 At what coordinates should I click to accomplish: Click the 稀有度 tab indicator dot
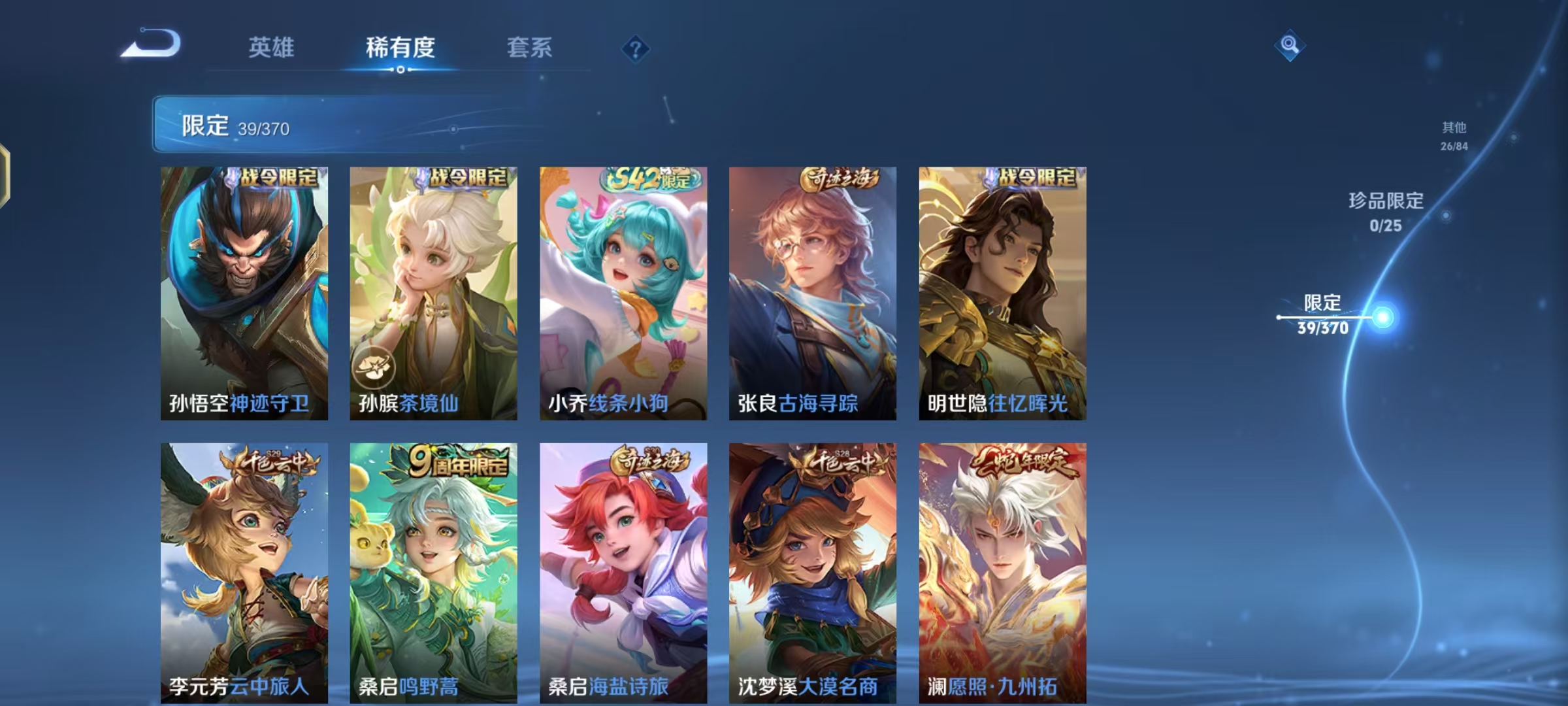[402, 68]
